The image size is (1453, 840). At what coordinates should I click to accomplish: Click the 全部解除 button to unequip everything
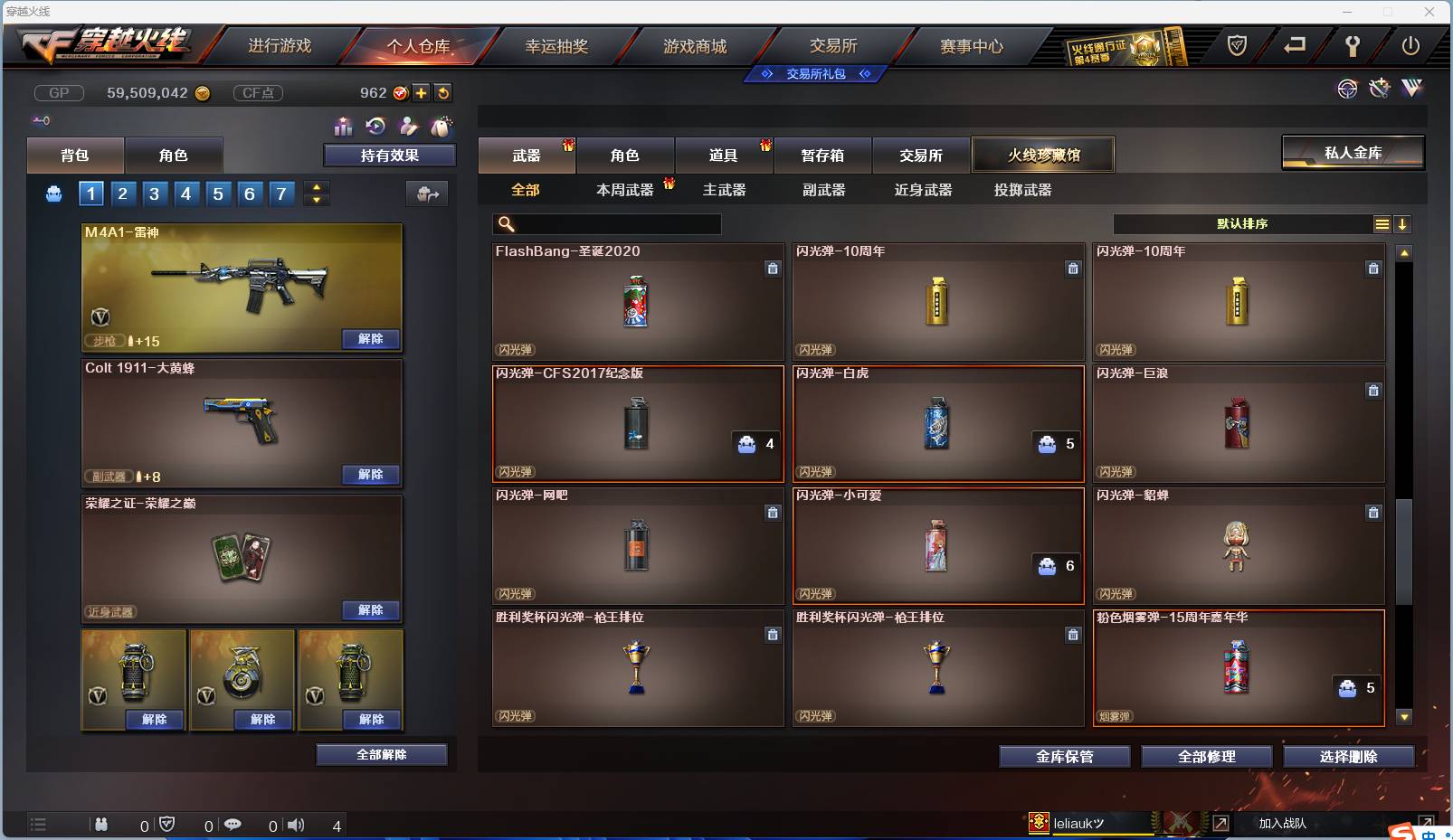[381, 754]
